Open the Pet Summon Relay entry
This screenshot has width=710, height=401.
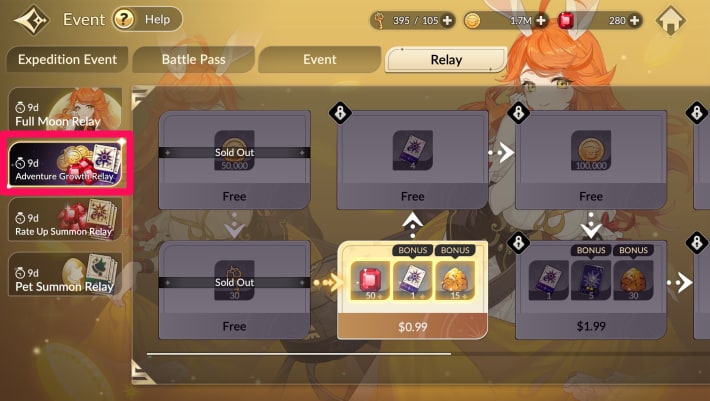pos(64,274)
